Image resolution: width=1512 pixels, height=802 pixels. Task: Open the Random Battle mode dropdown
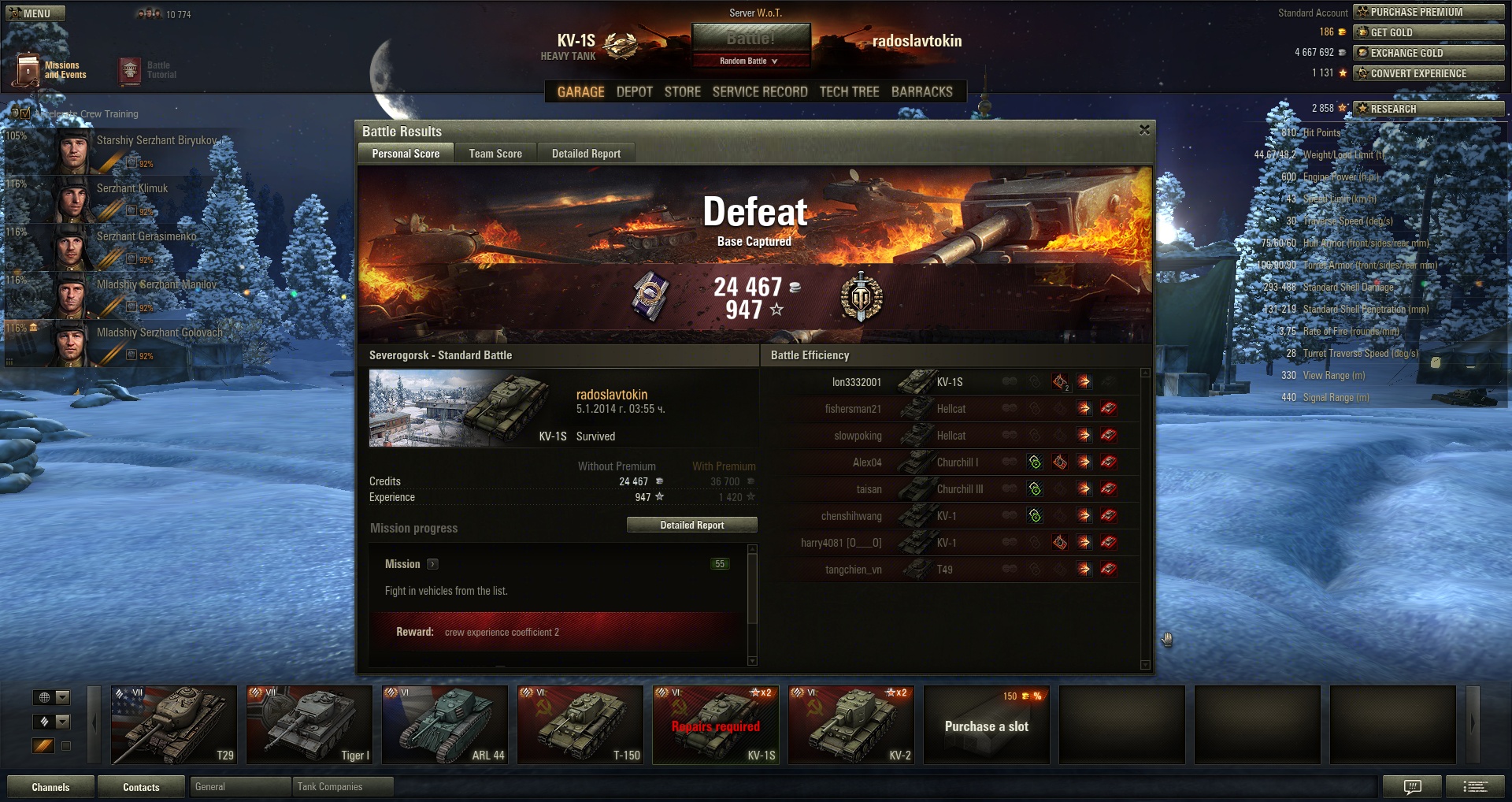750,61
